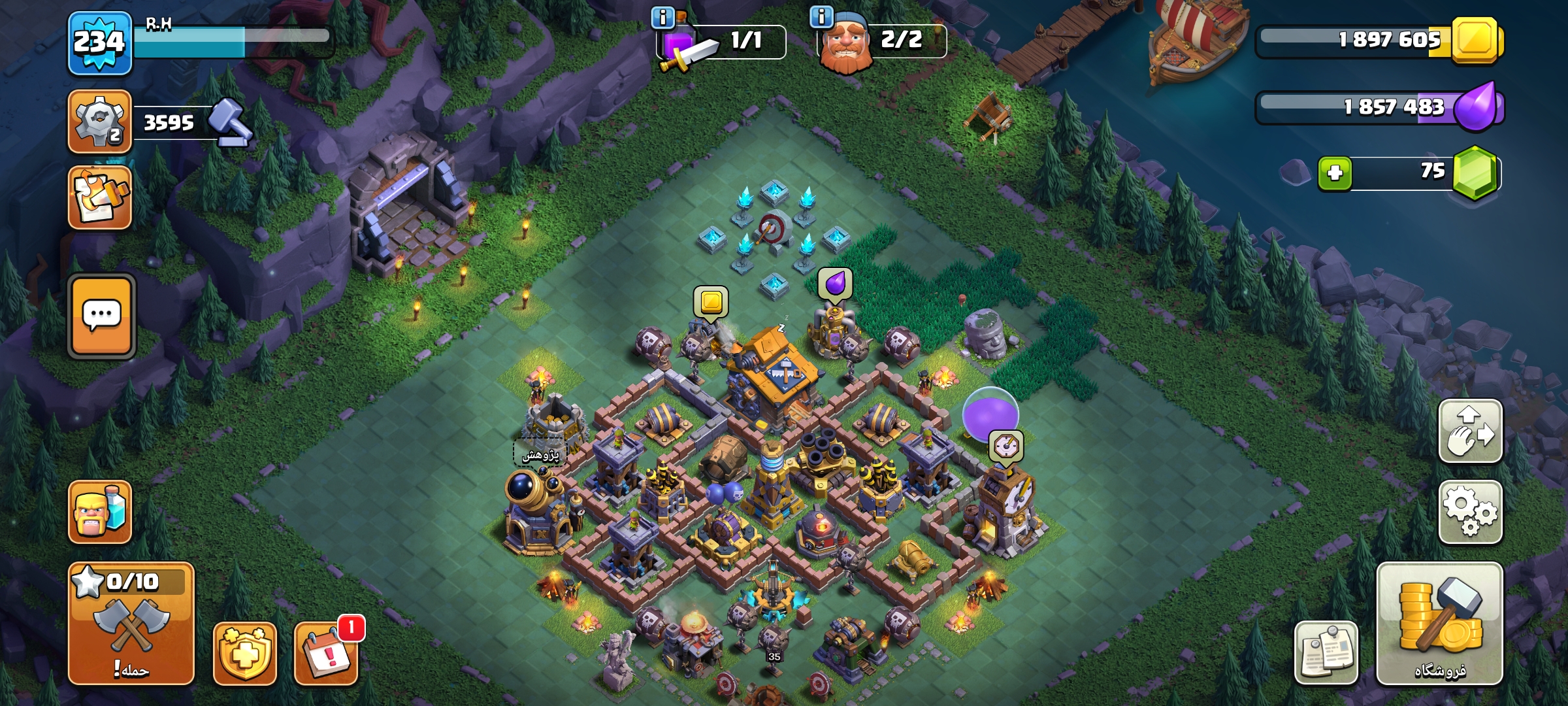Open the Builder Hall gear upgrade icon
This screenshot has width=1568, height=706.
(x=100, y=122)
